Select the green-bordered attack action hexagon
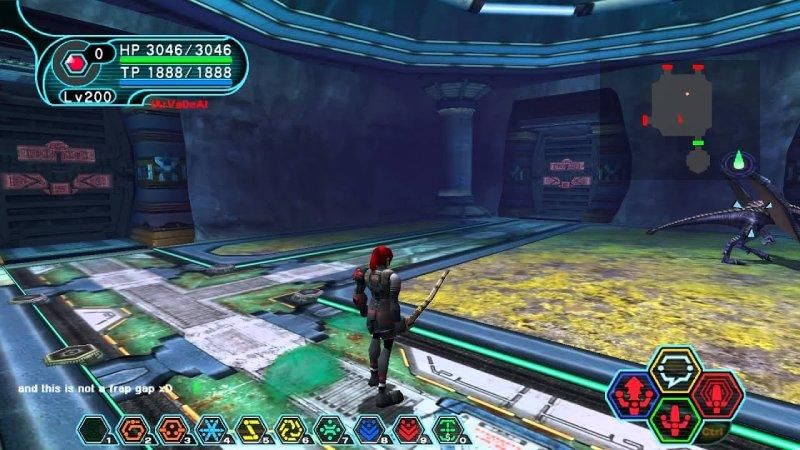The image size is (800, 450). pyautogui.click(x=674, y=419)
